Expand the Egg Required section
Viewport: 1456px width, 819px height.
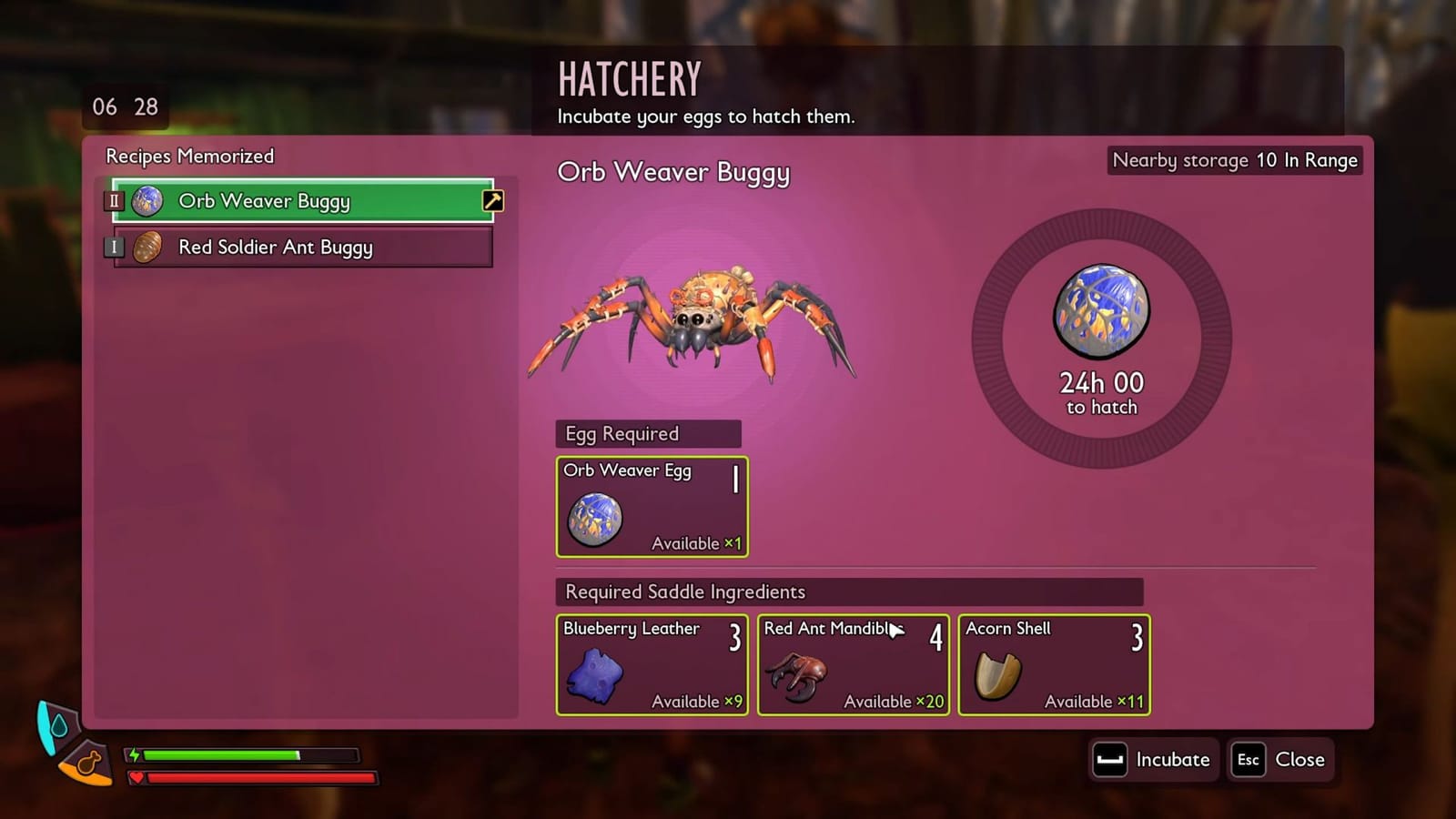coord(648,433)
